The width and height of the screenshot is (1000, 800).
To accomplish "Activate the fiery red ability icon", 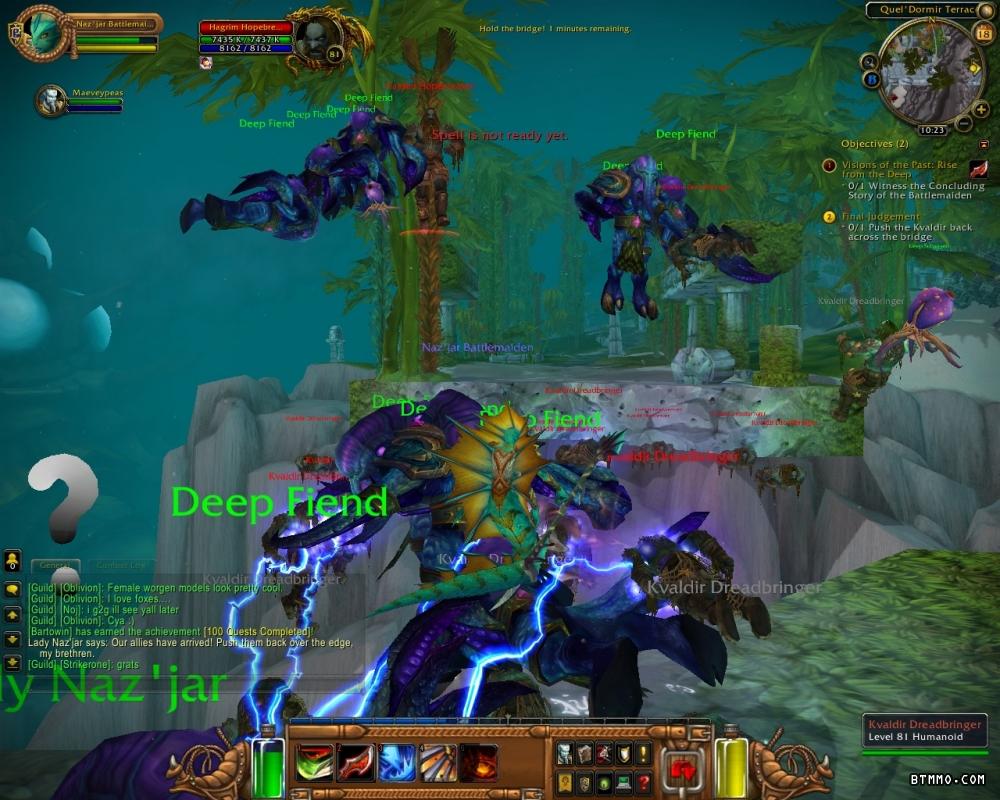I will (x=478, y=763).
